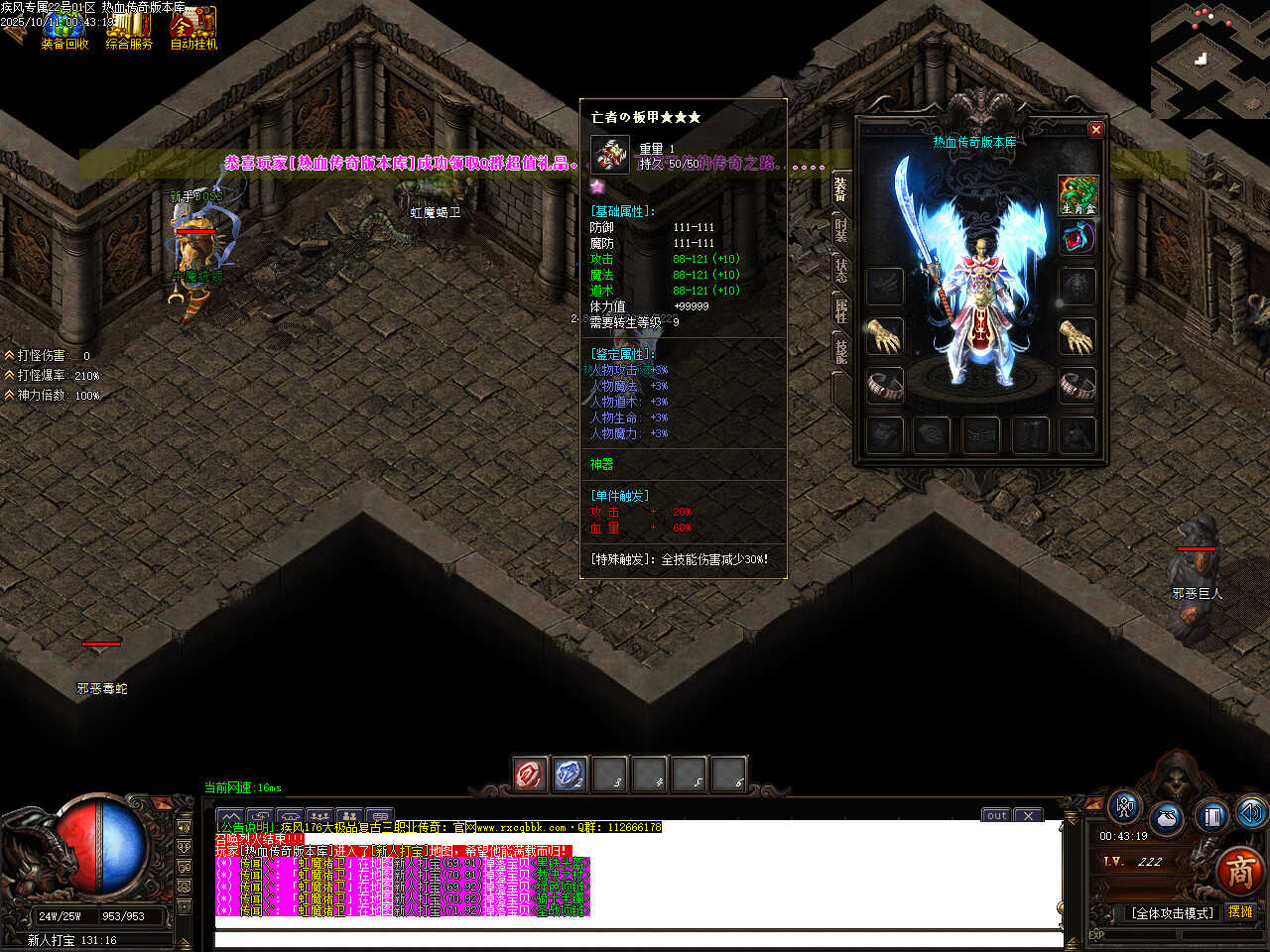Activate the blue skill in hotbar slot two
This screenshot has width=1270, height=952.
(570, 774)
